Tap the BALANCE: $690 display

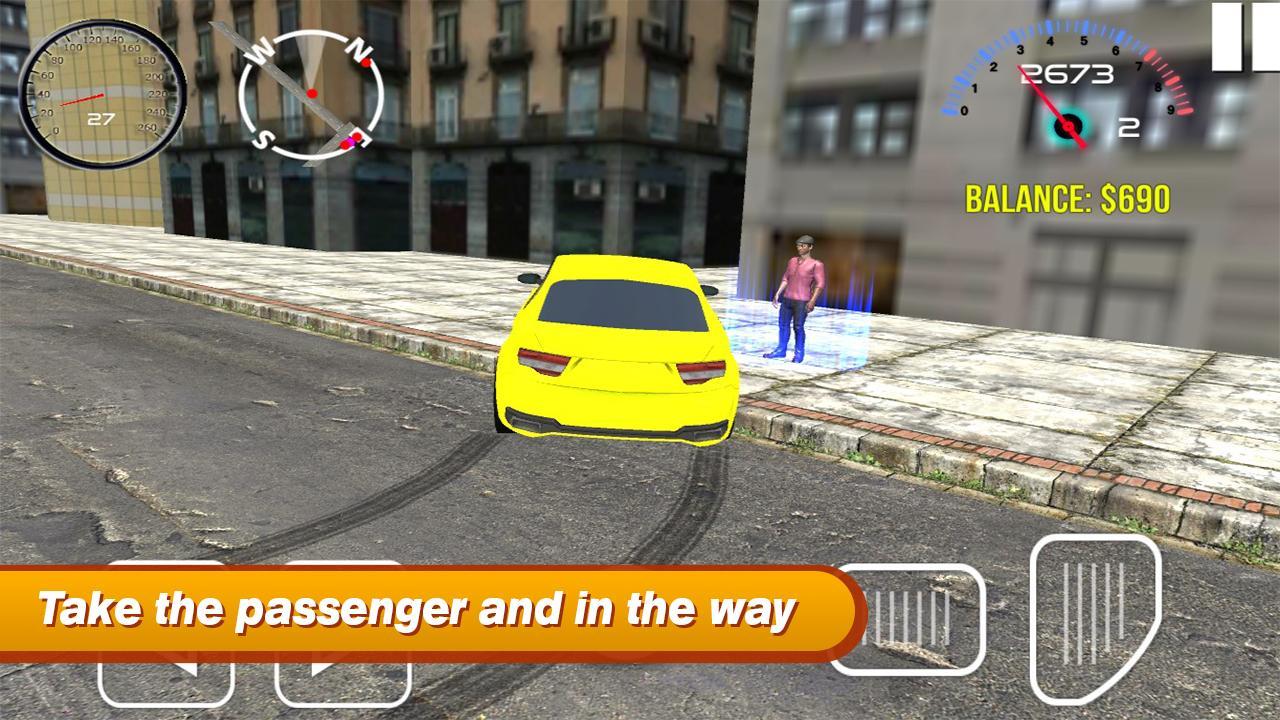(x=1067, y=199)
